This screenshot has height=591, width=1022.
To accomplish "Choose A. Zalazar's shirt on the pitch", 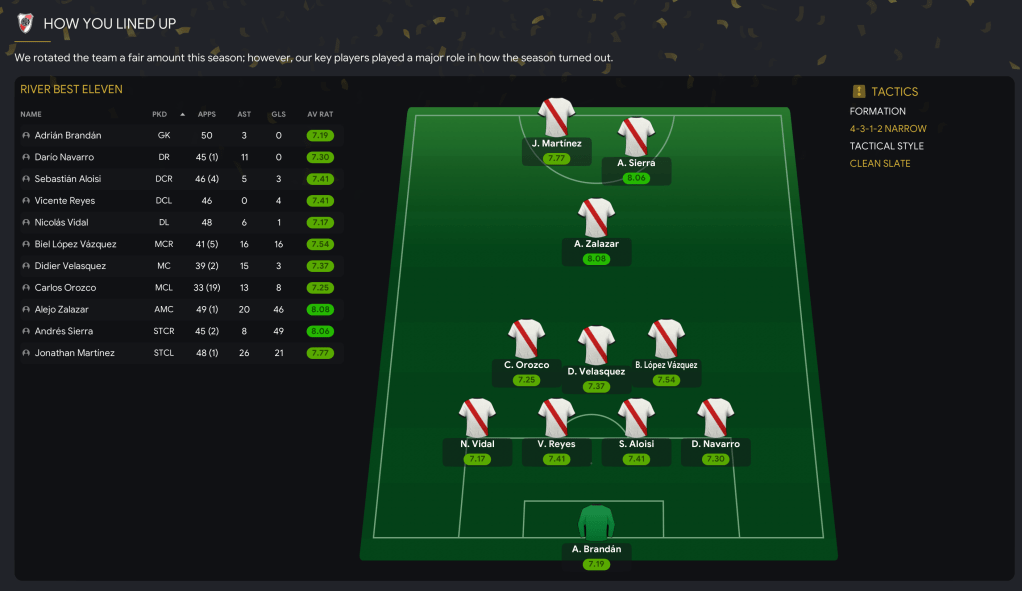I will coord(597,217).
